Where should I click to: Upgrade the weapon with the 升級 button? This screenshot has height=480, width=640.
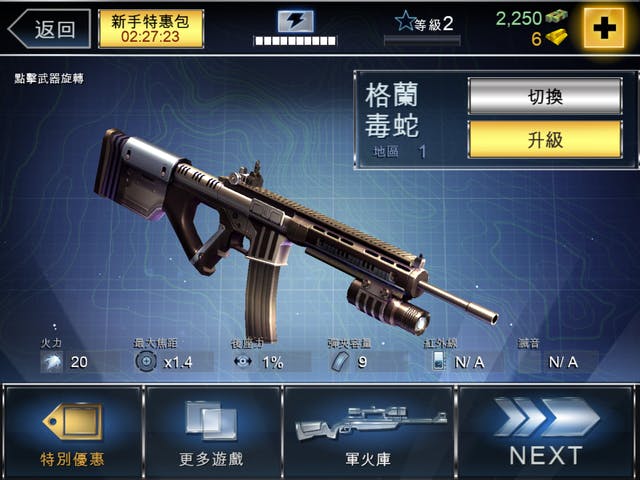[x=544, y=139]
